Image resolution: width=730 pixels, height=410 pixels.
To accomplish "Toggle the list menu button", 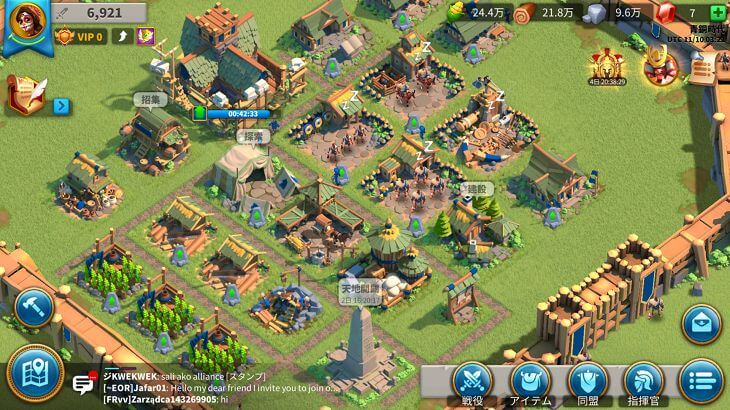I will [701, 381].
